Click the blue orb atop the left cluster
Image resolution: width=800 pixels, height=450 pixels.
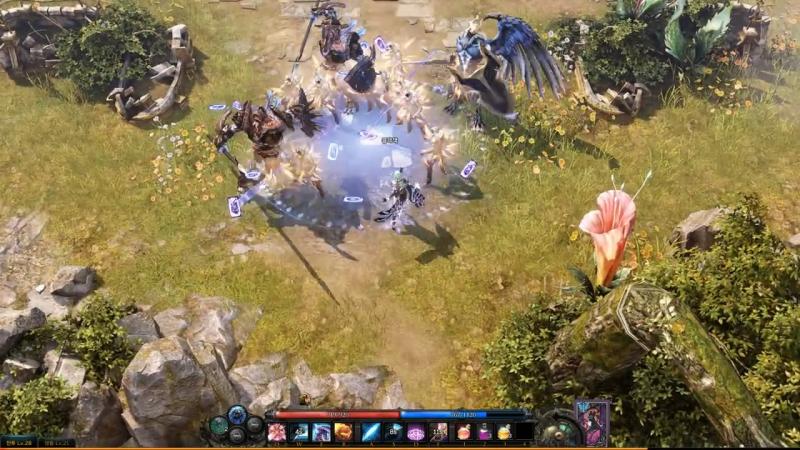237,414
